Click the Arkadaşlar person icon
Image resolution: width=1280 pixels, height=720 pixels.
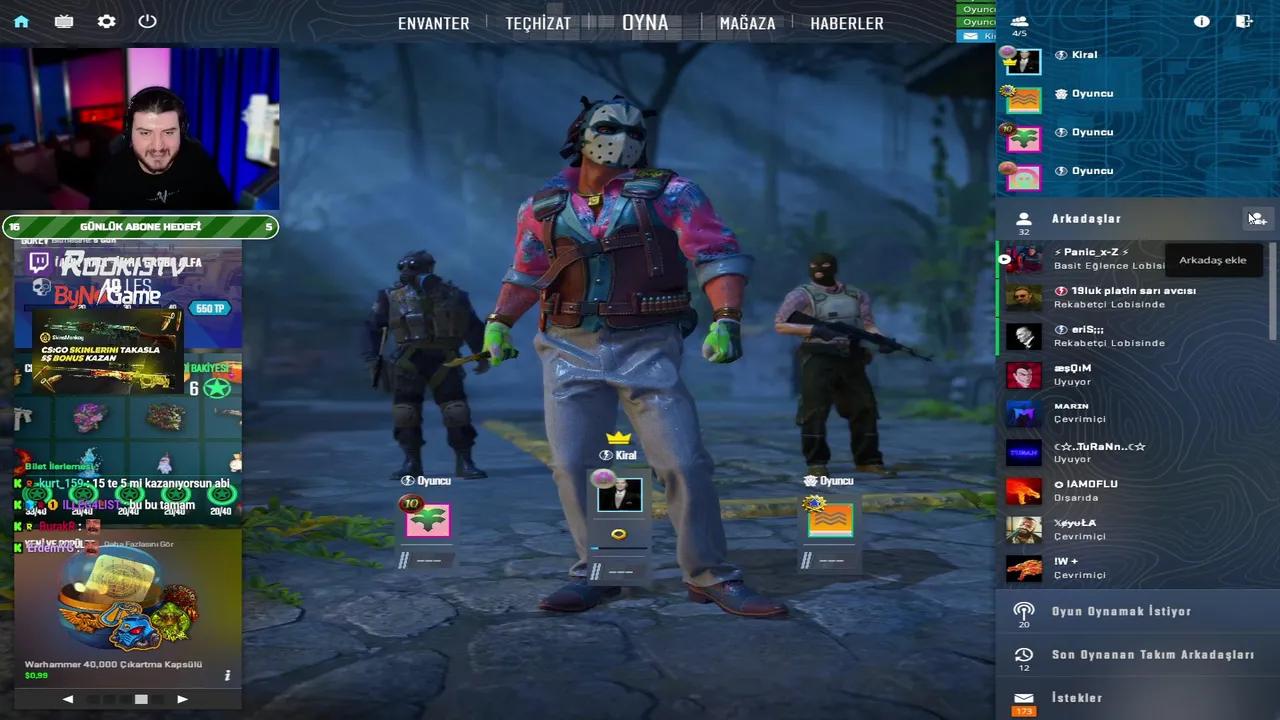1022,218
